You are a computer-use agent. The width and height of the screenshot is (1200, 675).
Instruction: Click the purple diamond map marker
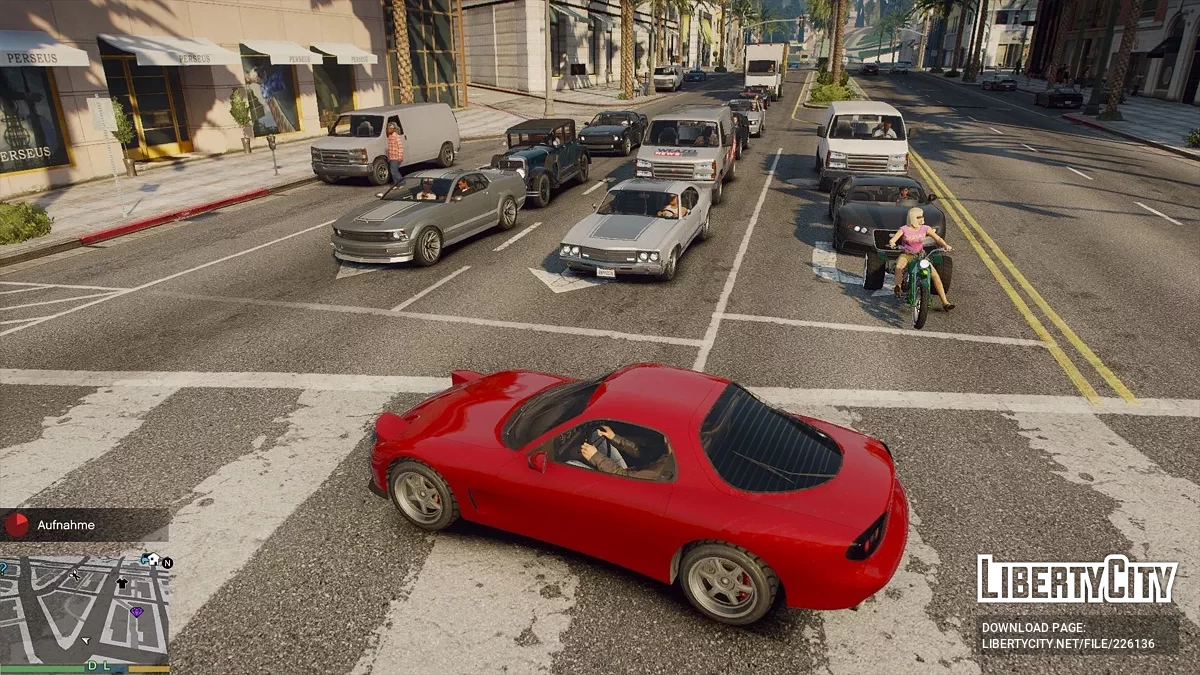pos(136,611)
